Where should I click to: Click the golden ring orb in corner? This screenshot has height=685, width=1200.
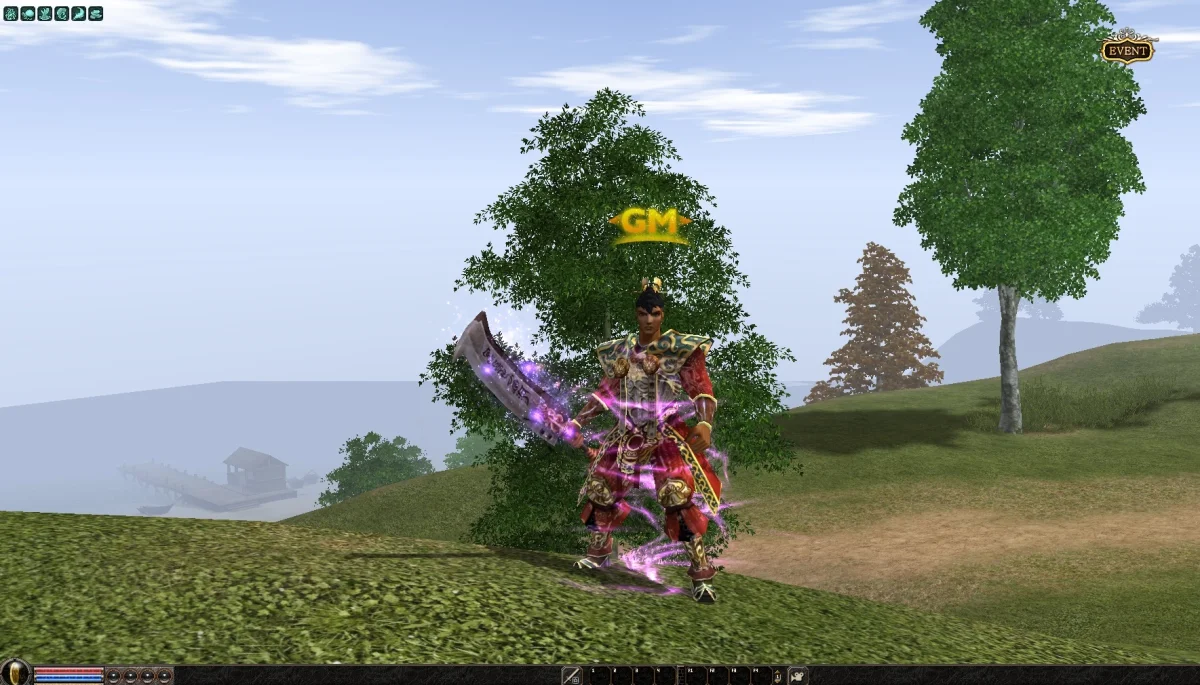14,673
